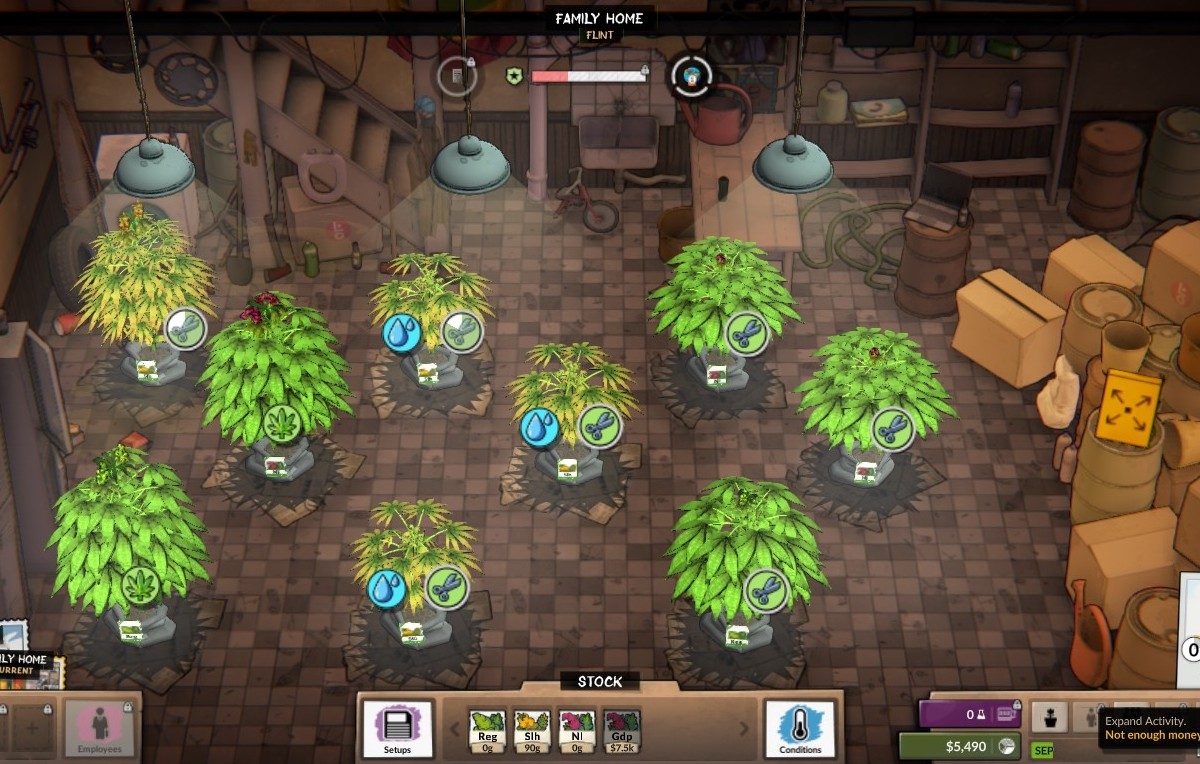Image resolution: width=1200 pixels, height=764 pixels.
Task: Open the Setups panel
Action: tap(397, 729)
